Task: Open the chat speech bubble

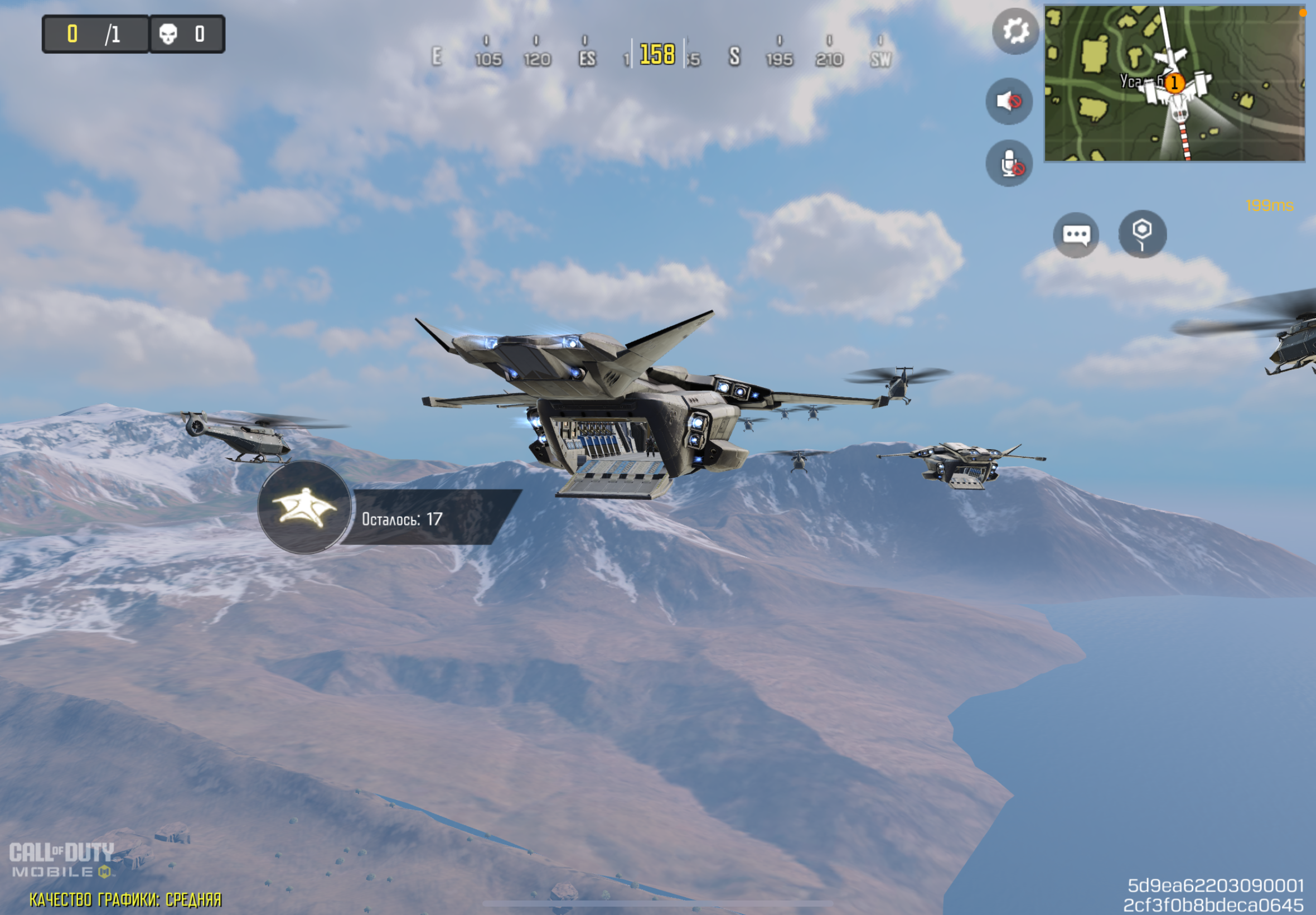Action: coord(1075,234)
